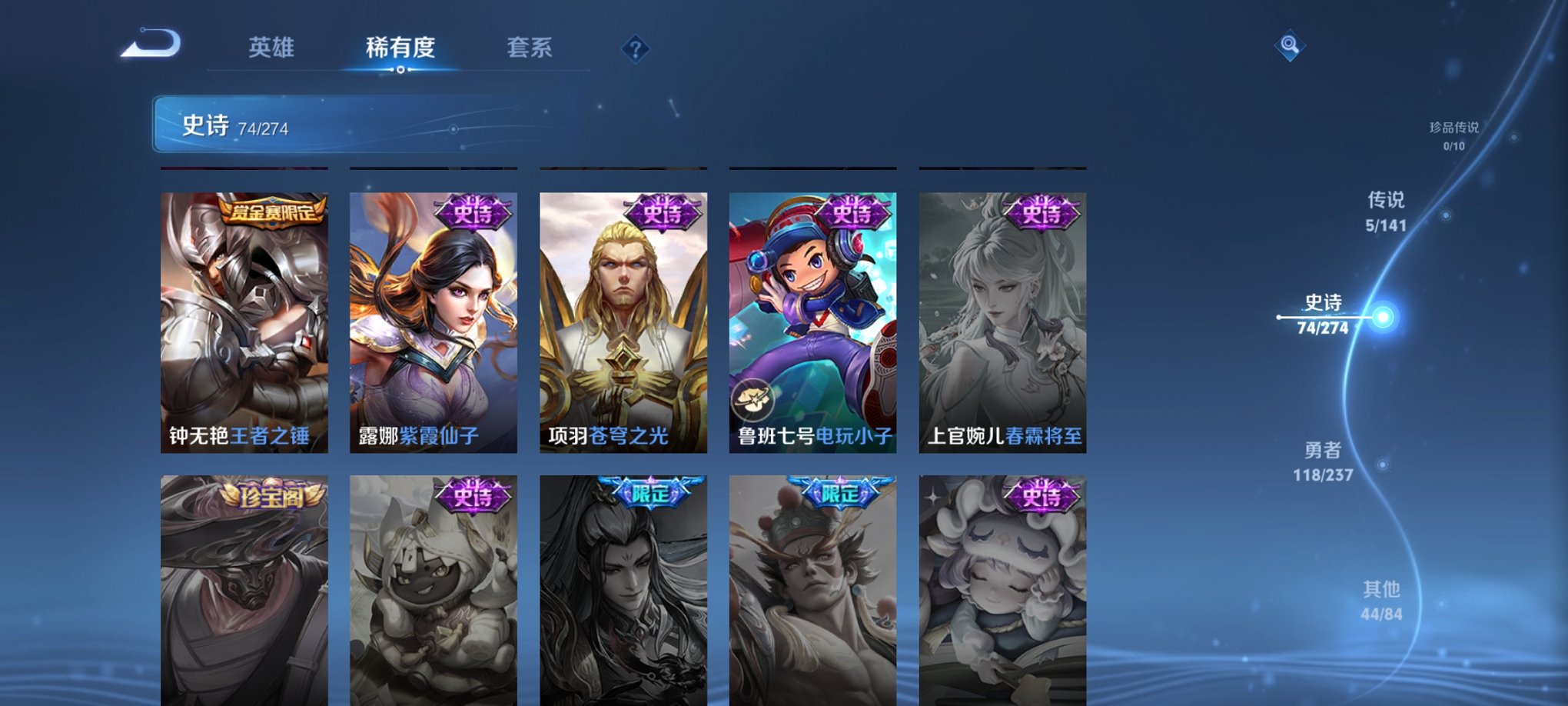Viewport: 1568px width, 706px height.
Task: Click the help question mark icon
Action: [635, 49]
